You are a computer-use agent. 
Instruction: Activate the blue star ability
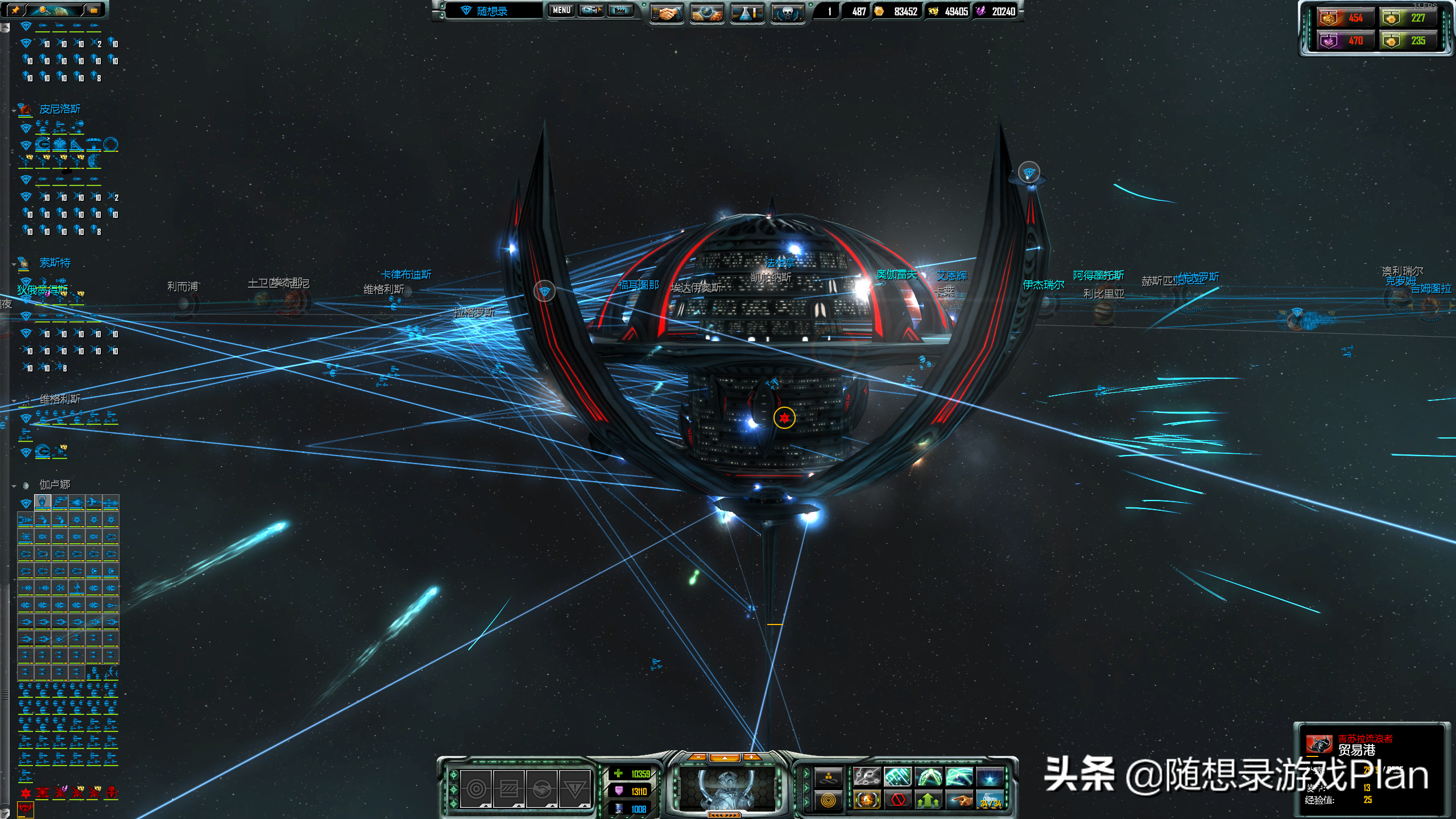tap(990, 776)
